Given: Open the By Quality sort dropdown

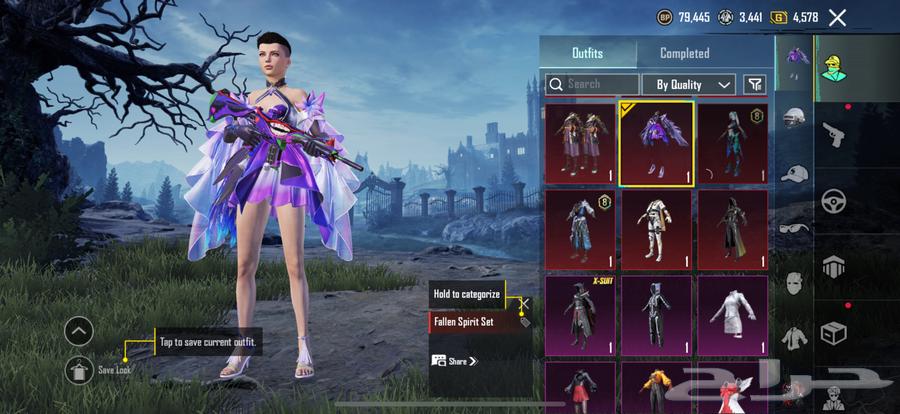Looking at the screenshot, I should 689,85.
